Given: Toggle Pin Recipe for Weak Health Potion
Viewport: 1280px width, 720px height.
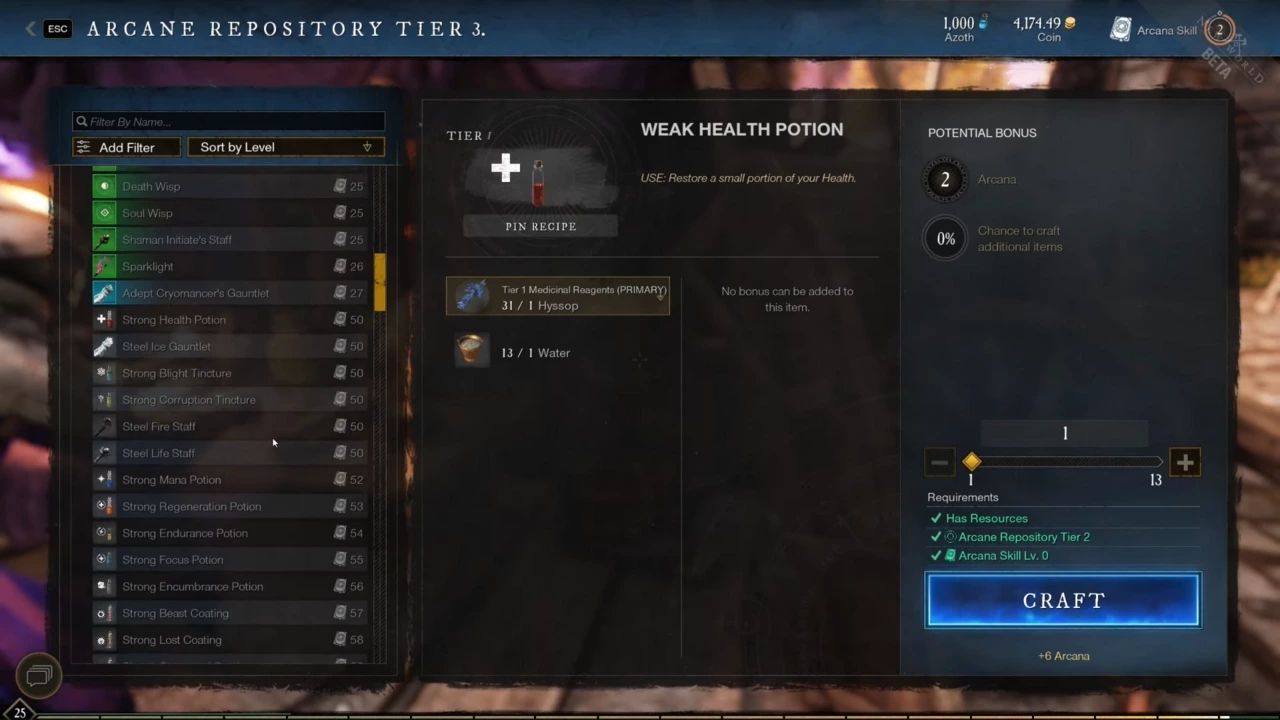Looking at the screenshot, I should (540, 226).
